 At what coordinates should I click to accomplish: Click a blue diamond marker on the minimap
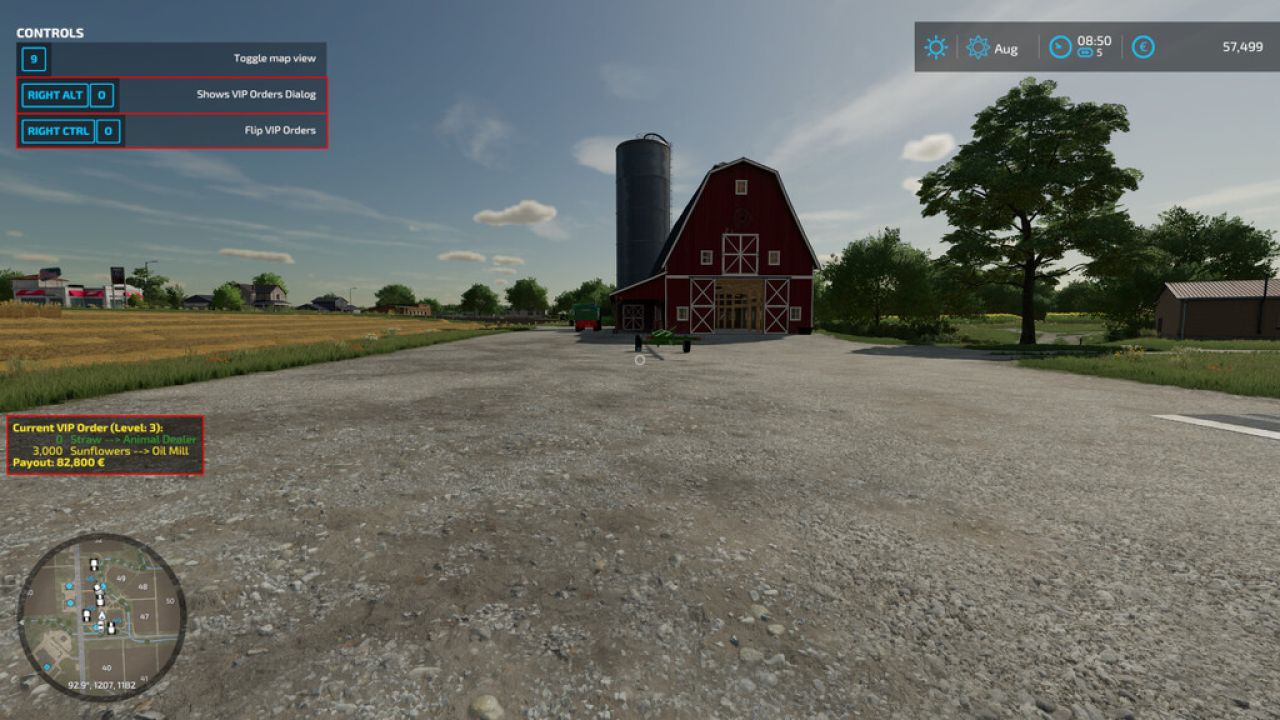69,586
